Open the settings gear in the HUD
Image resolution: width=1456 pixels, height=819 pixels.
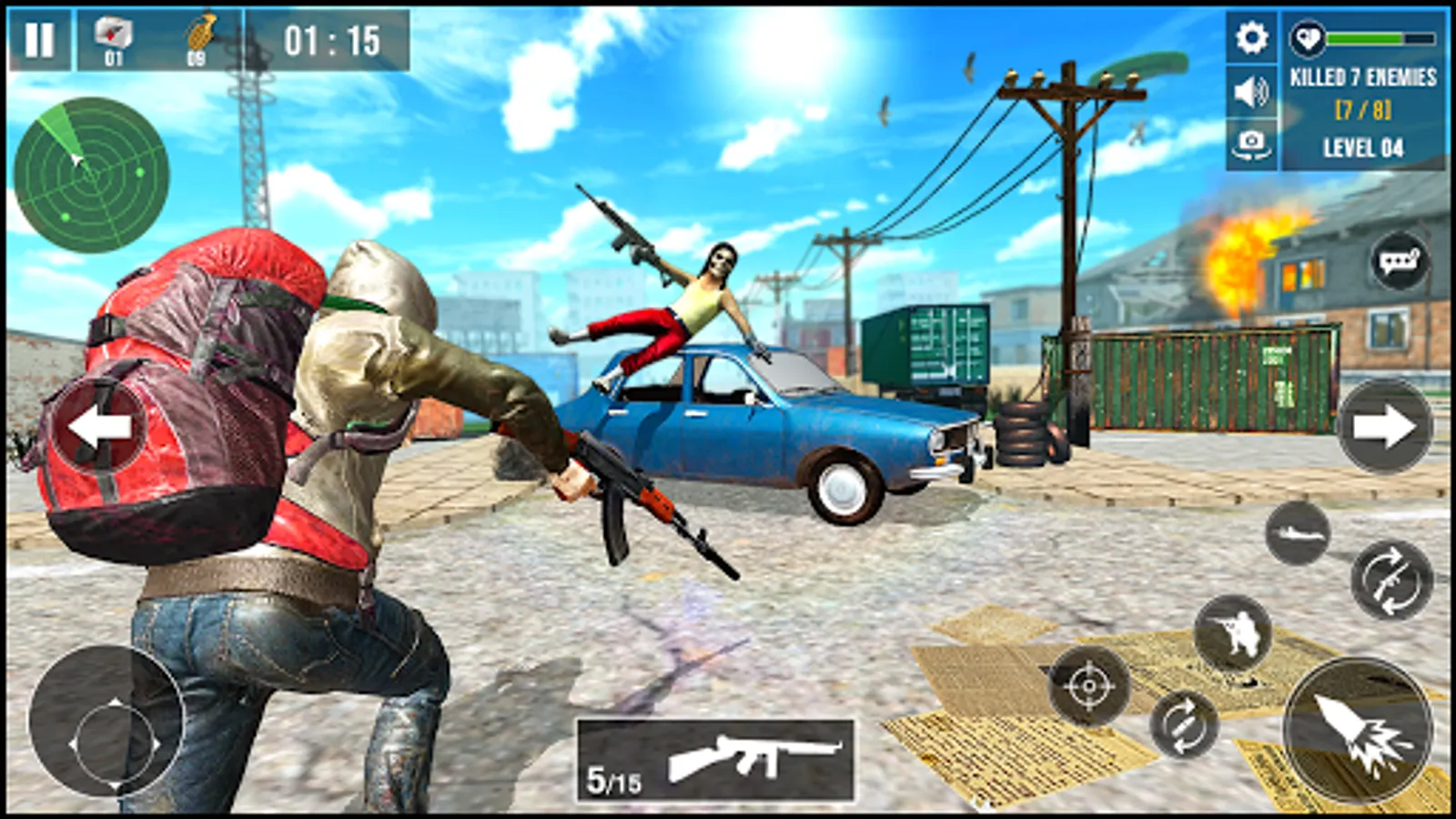click(1251, 39)
